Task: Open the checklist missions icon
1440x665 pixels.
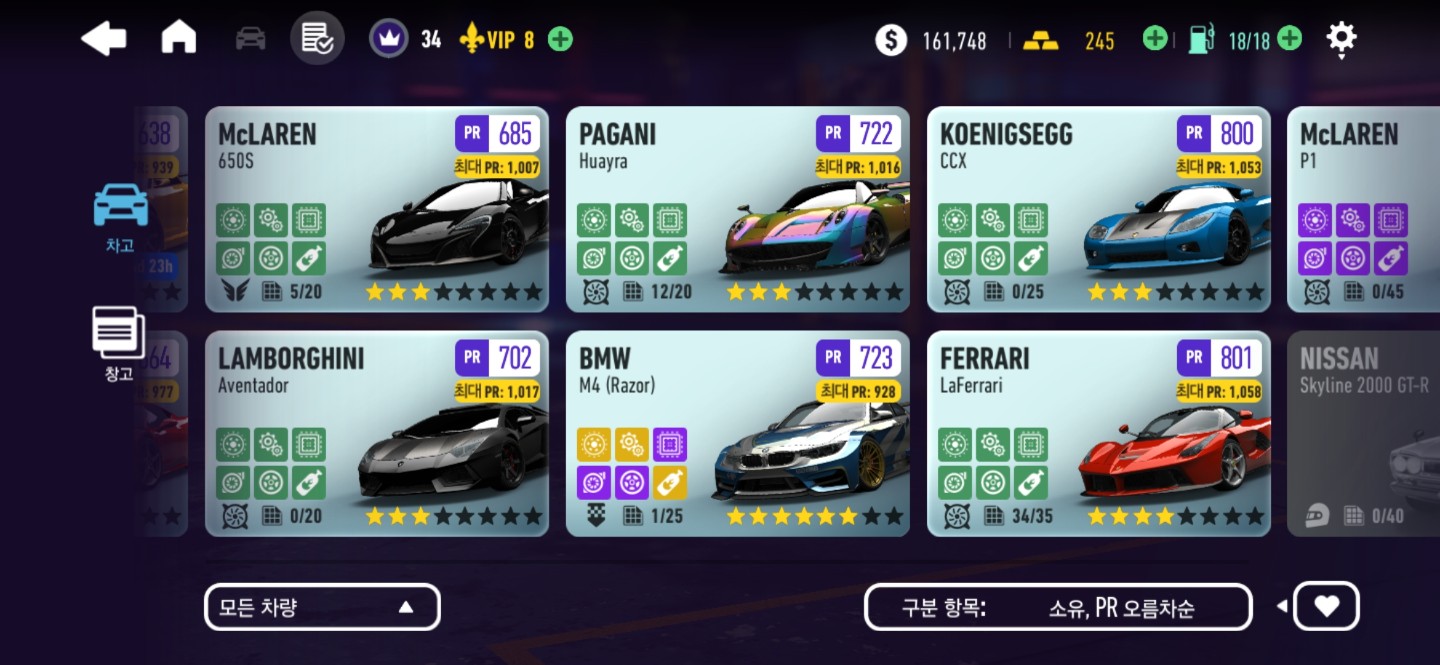Action: point(317,39)
